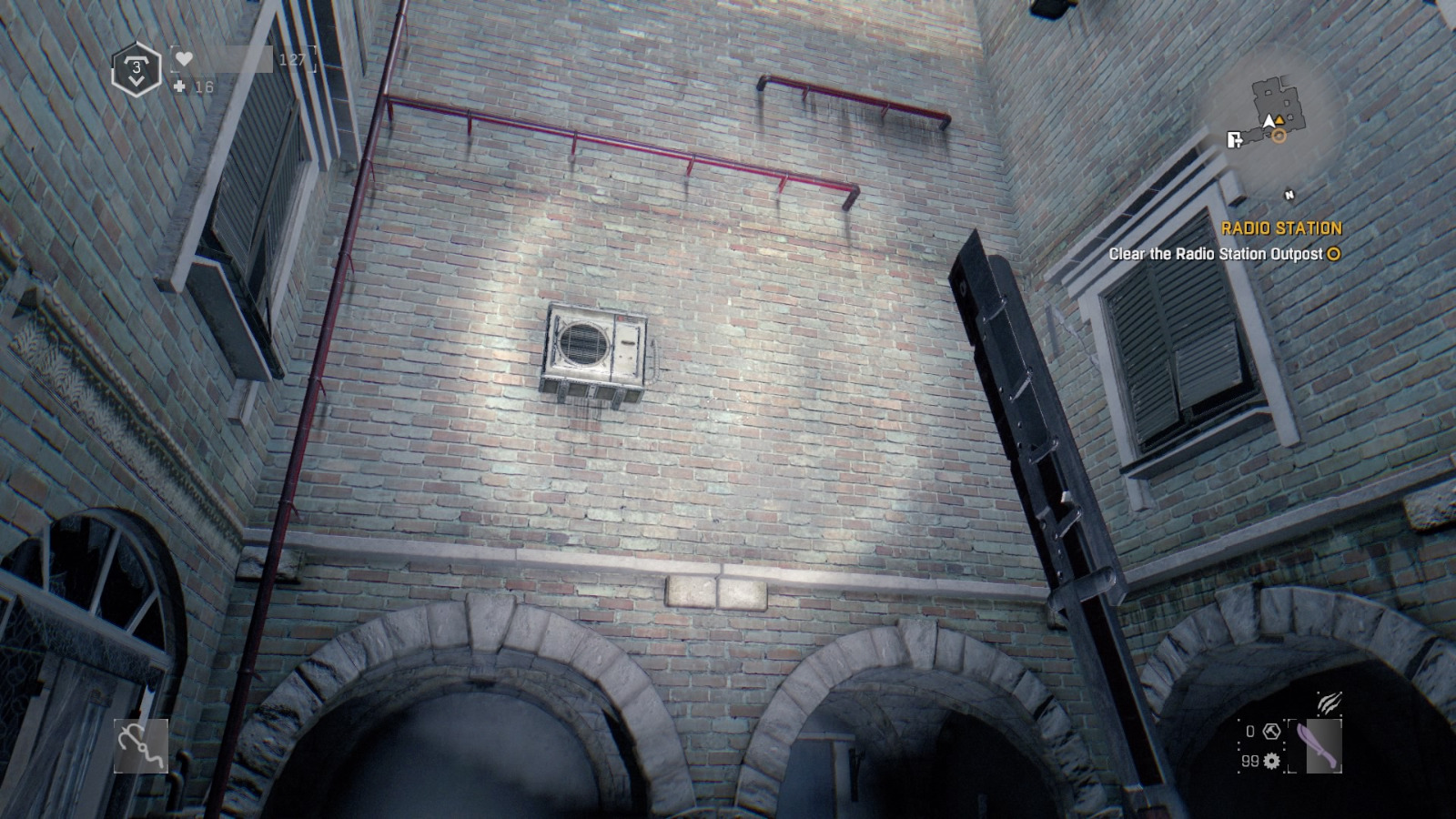Expand the chevron below the rank number 3
Screen dimensions: 1456x819
(x=135, y=80)
